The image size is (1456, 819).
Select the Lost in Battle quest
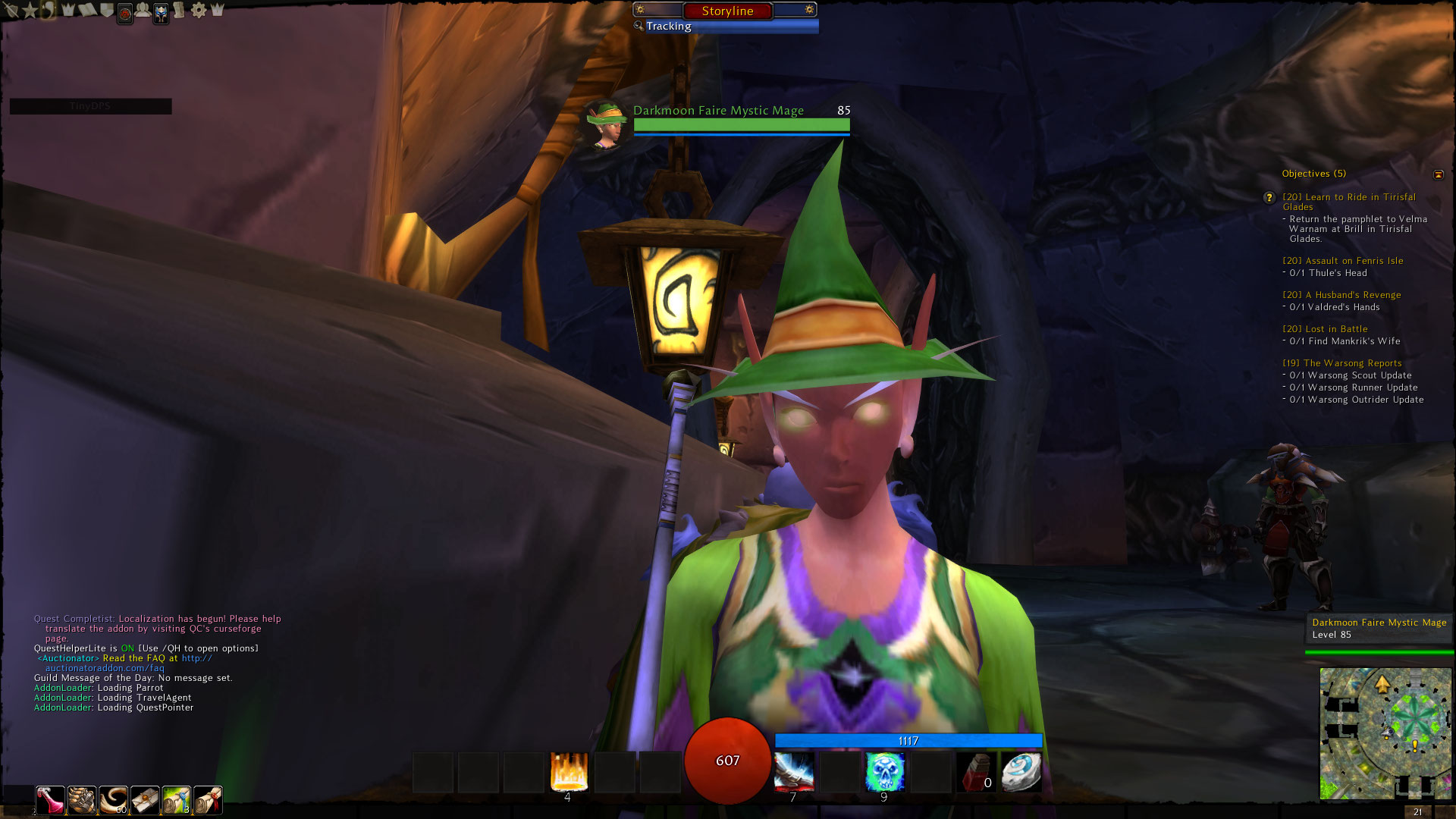pyautogui.click(x=1325, y=329)
